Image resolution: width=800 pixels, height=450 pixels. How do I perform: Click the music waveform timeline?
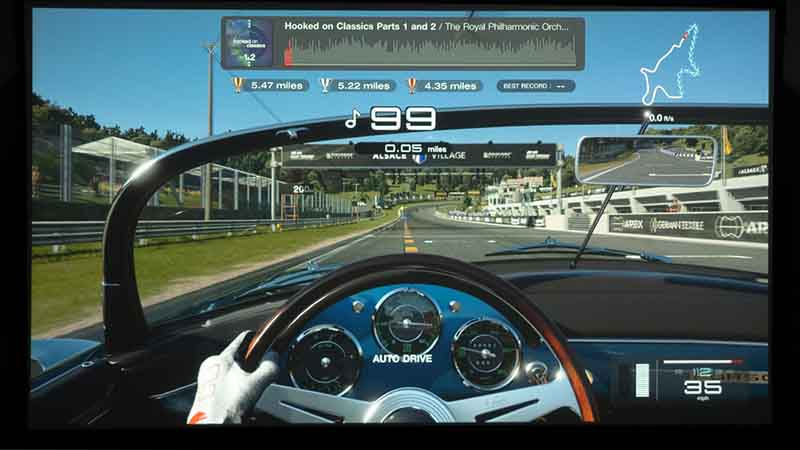coord(430,50)
